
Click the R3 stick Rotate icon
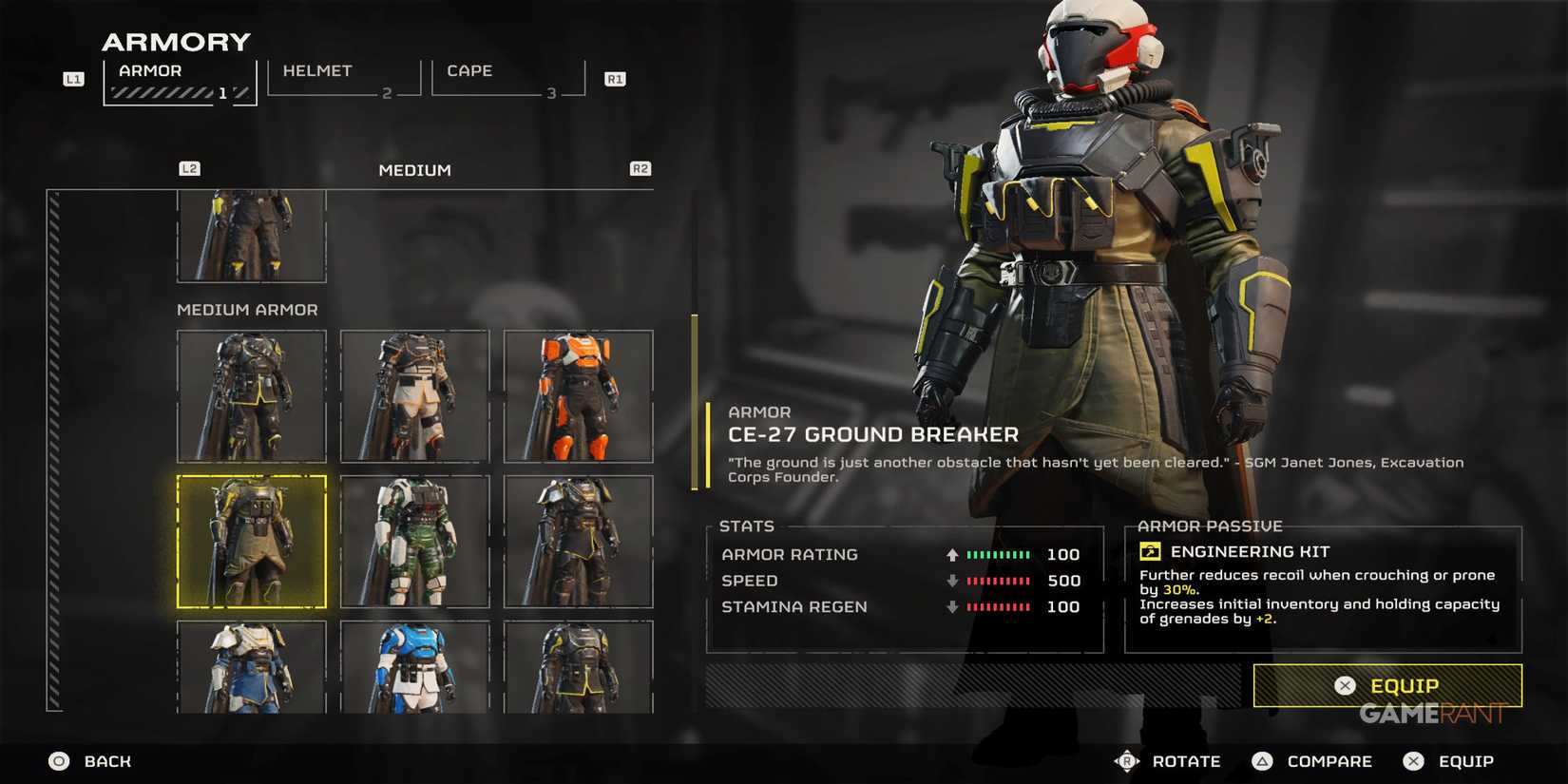tap(1127, 760)
